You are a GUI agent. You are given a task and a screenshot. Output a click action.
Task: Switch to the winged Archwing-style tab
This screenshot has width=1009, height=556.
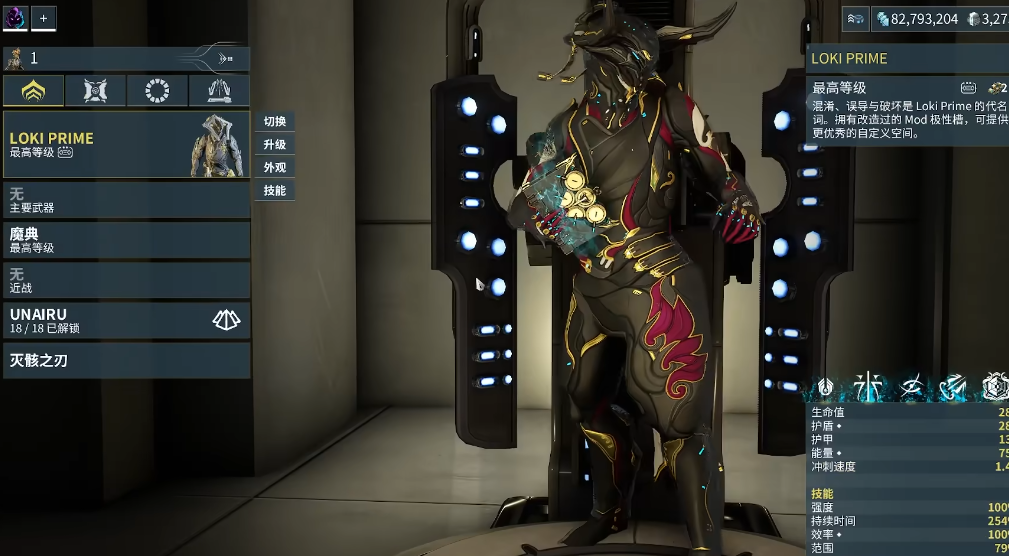pyautogui.click(x=219, y=91)
